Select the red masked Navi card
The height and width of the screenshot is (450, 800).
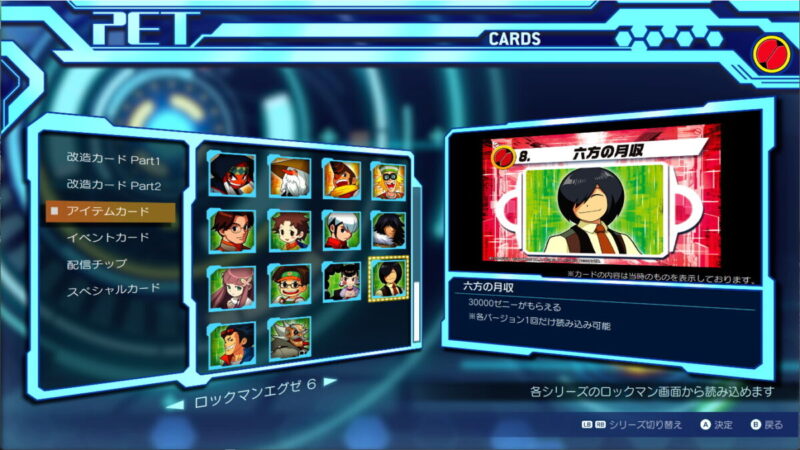232,176
